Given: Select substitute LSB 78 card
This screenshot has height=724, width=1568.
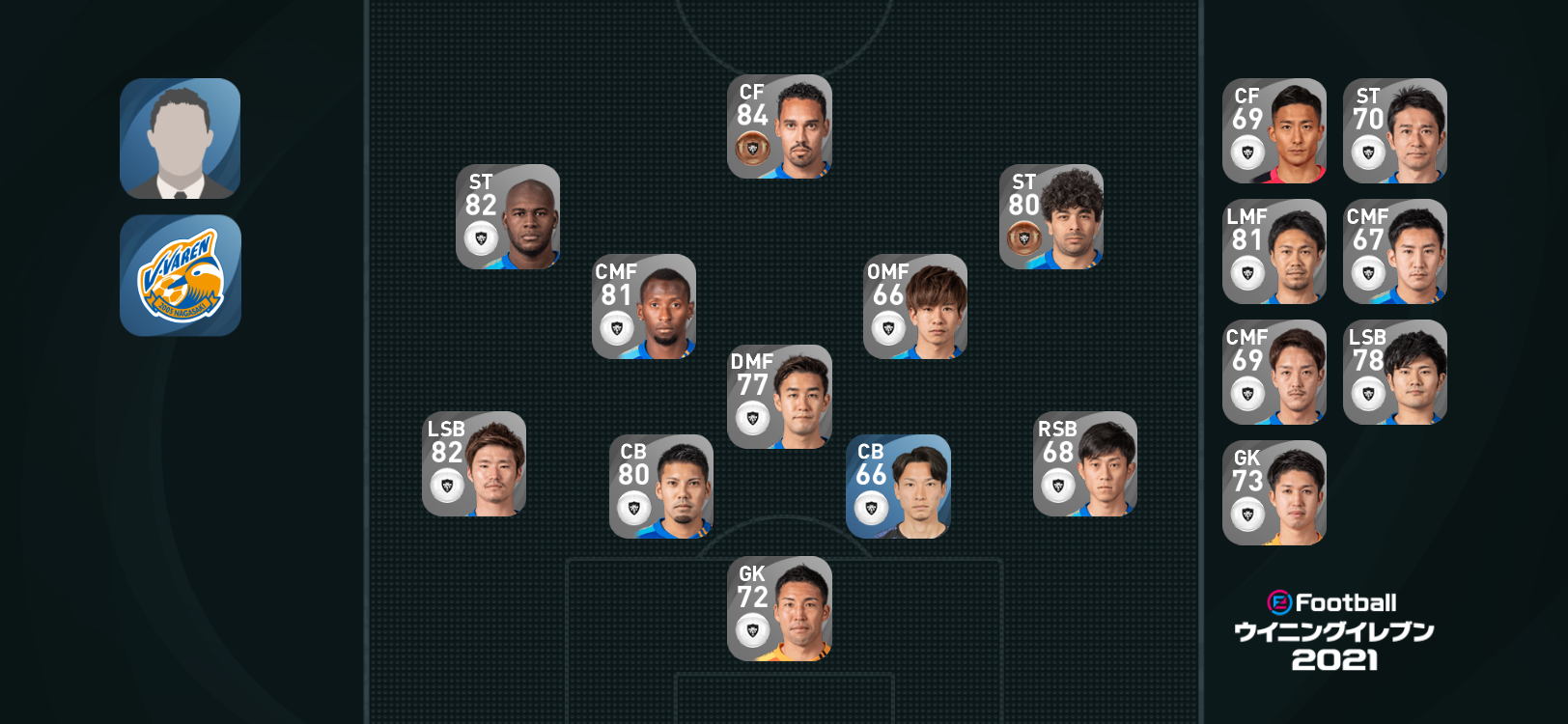Looking at the screenshot, I should point(1395,372).
